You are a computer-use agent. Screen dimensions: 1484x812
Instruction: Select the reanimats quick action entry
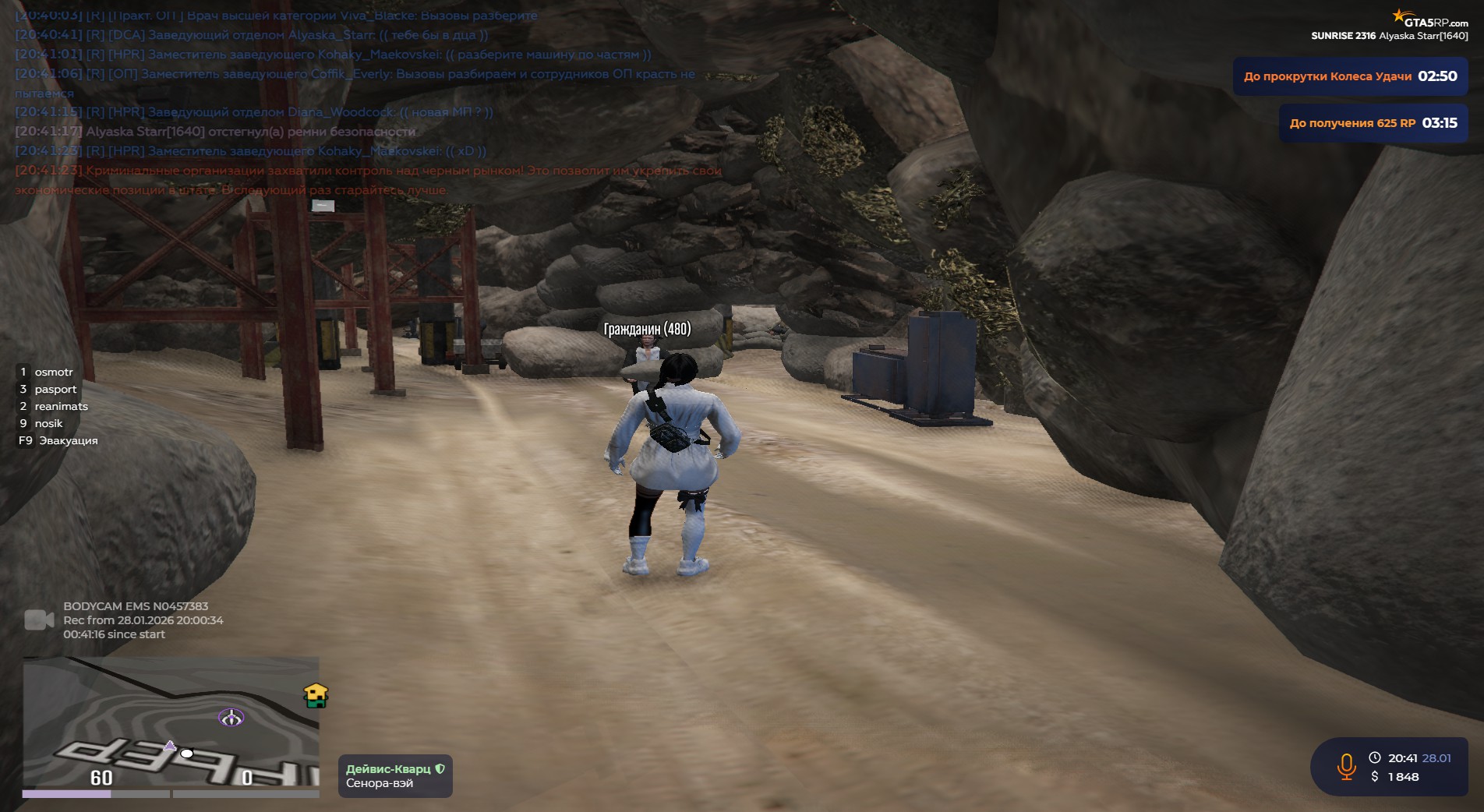[x=61, y=407]
